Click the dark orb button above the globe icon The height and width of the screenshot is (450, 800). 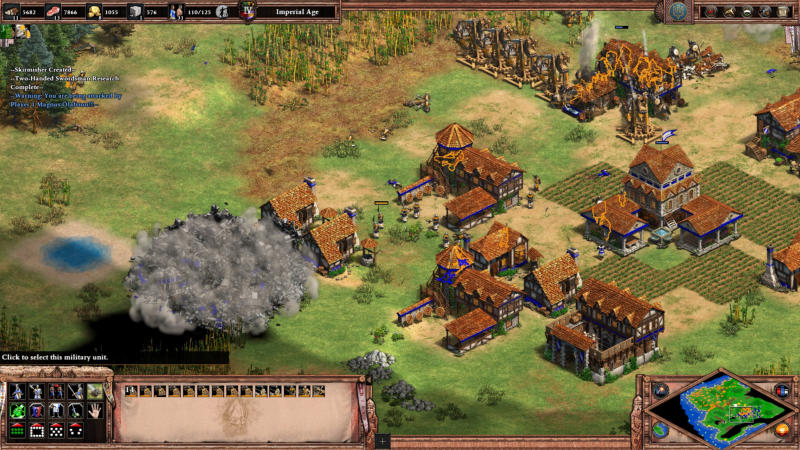[660, 389]
